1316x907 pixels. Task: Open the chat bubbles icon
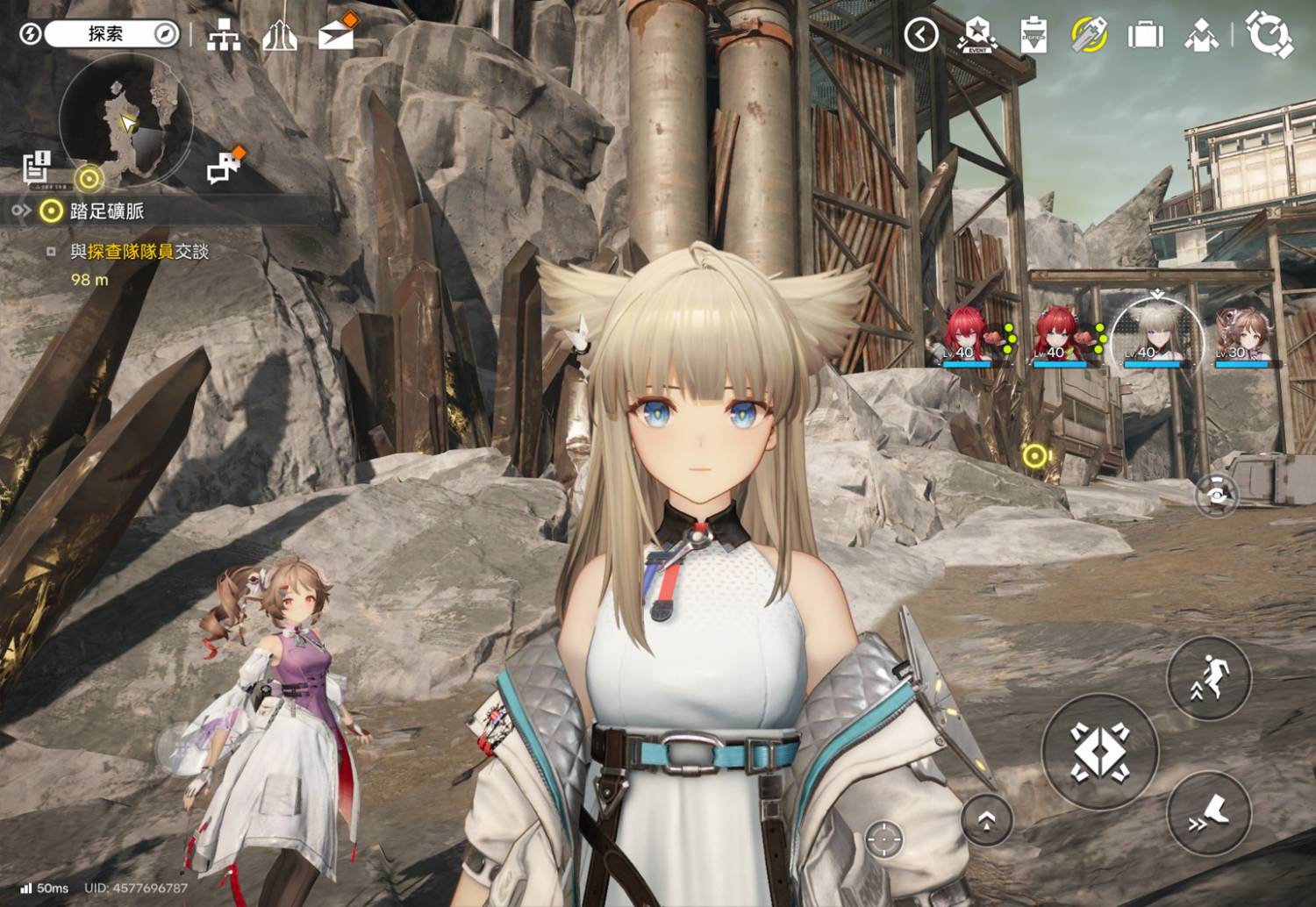tap(224, 167)
